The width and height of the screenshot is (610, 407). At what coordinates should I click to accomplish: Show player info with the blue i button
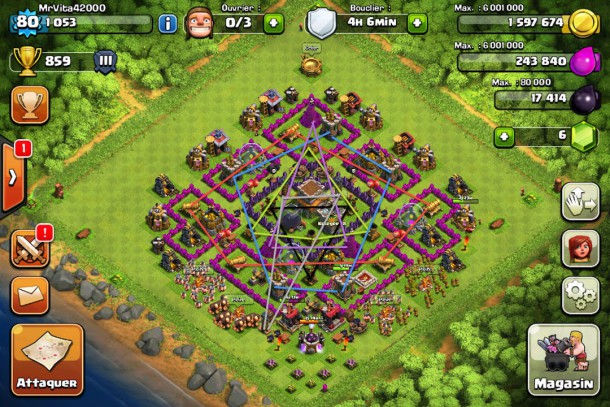tap(167, 23)
